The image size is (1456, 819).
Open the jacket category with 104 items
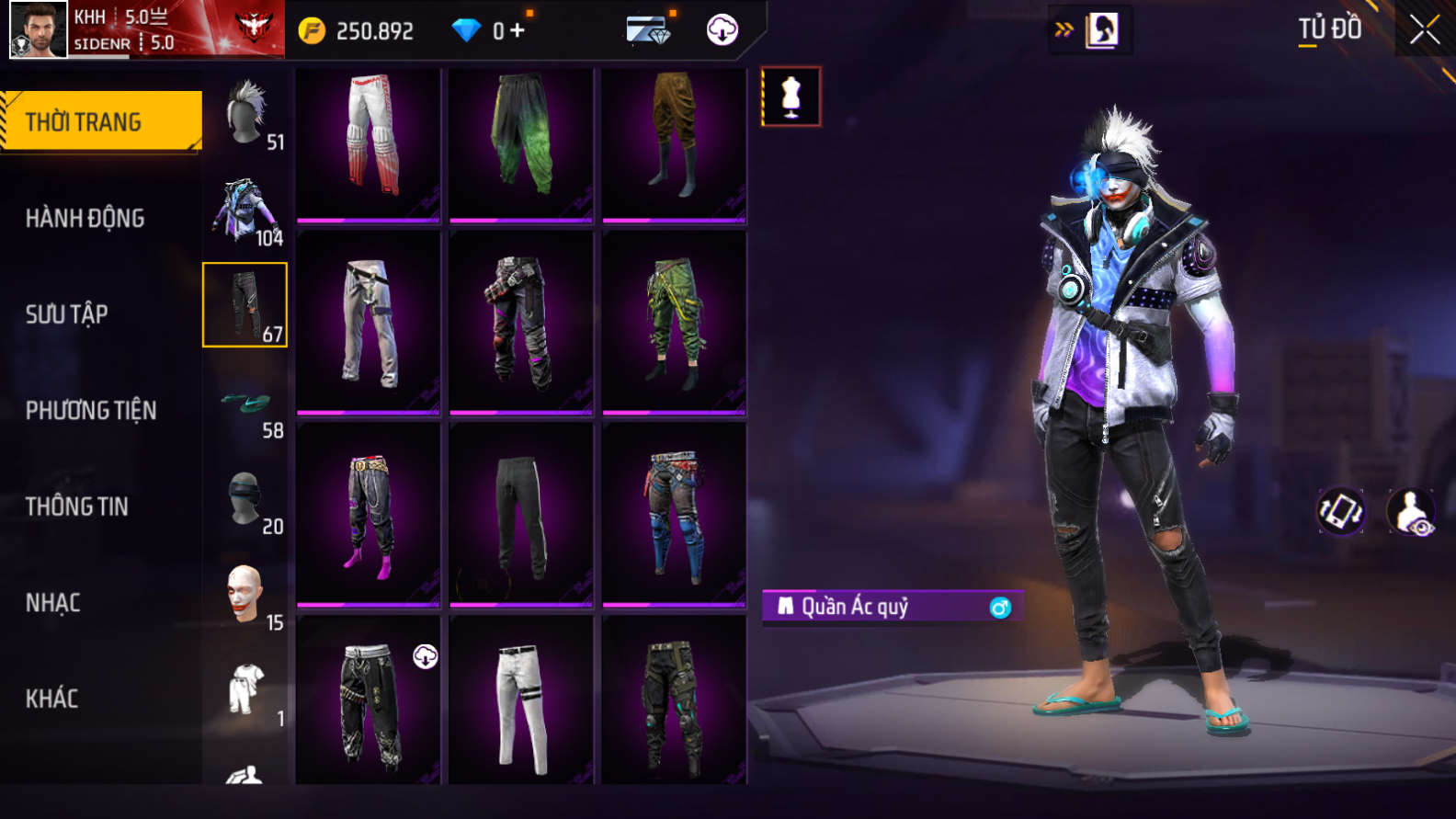pyautogui.click(x=245, y=210)
